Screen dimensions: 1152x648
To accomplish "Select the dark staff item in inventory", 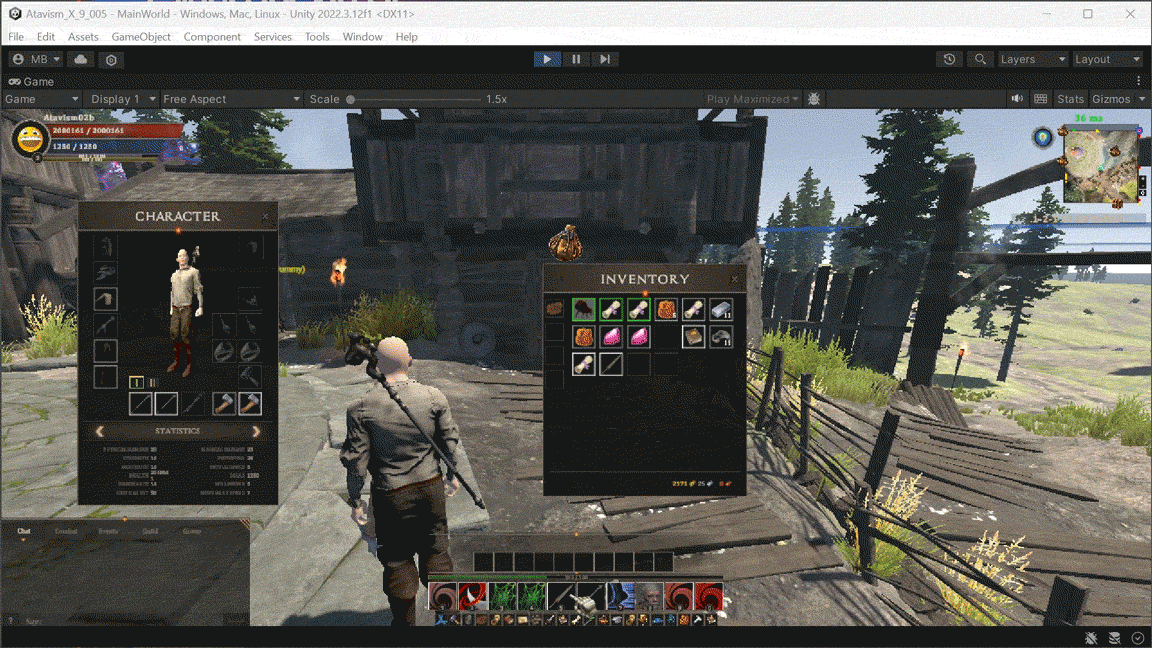I will [x=611, y=363].
